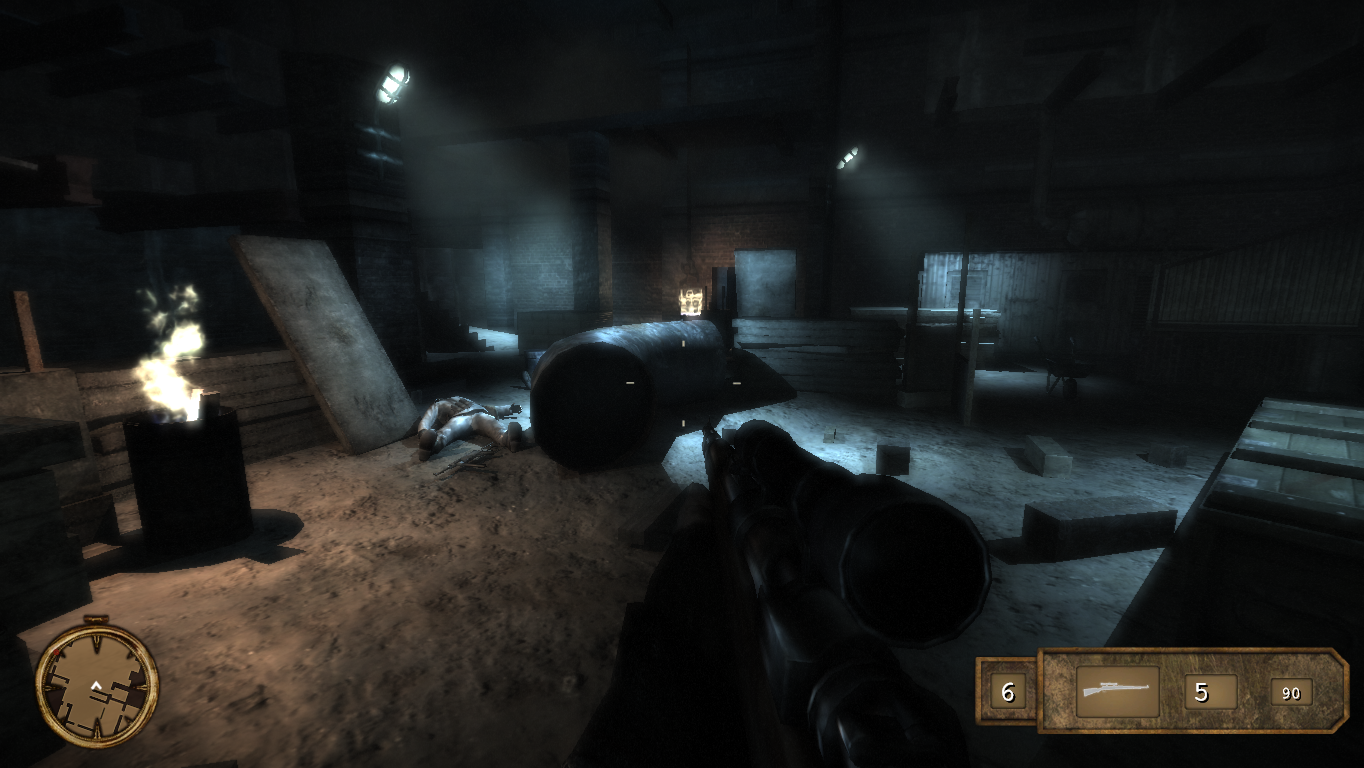
Task: Click the compass minimap
Action: pos(97,685)
